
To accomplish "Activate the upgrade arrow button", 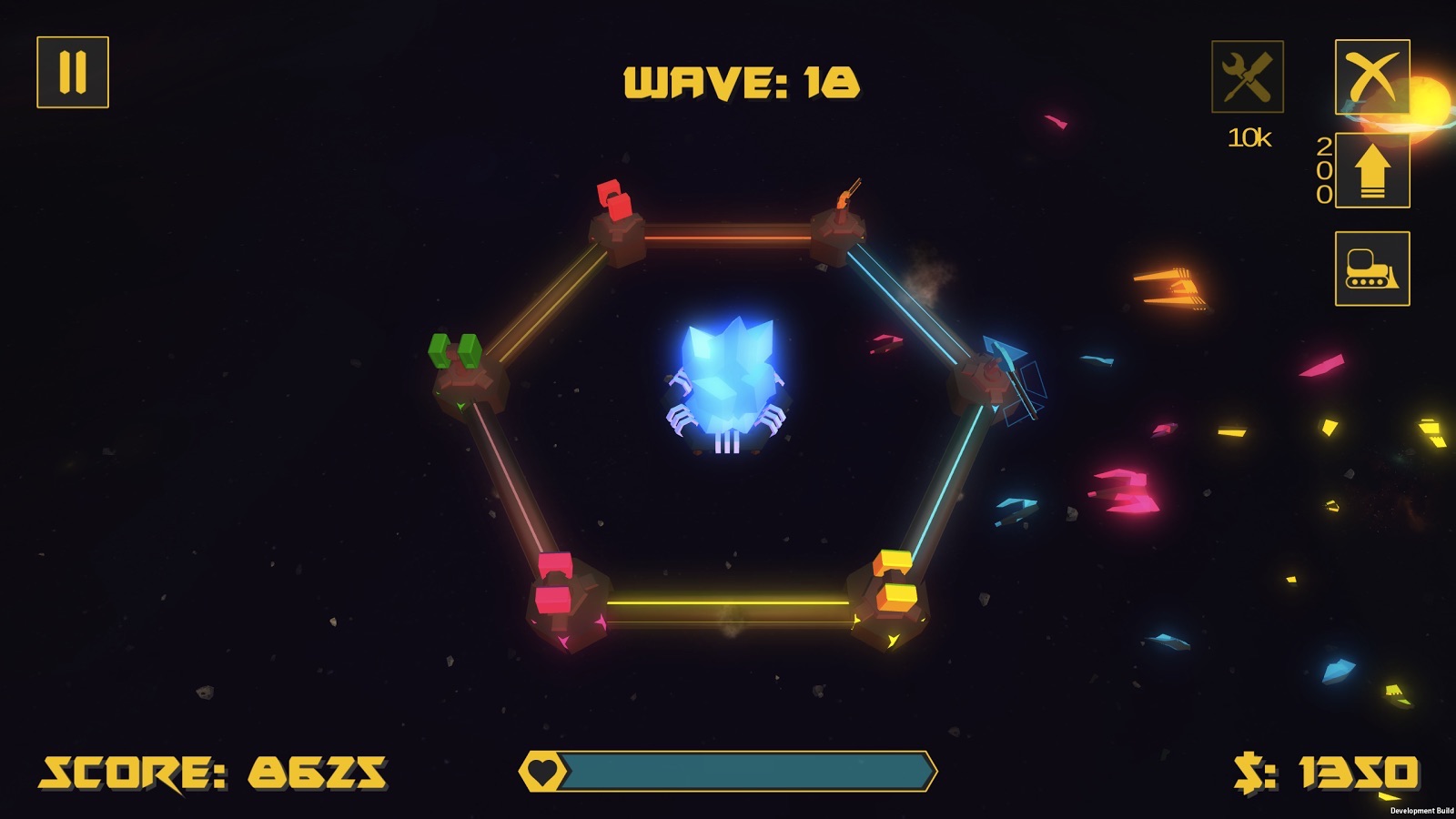I will tap(1372, 171).
